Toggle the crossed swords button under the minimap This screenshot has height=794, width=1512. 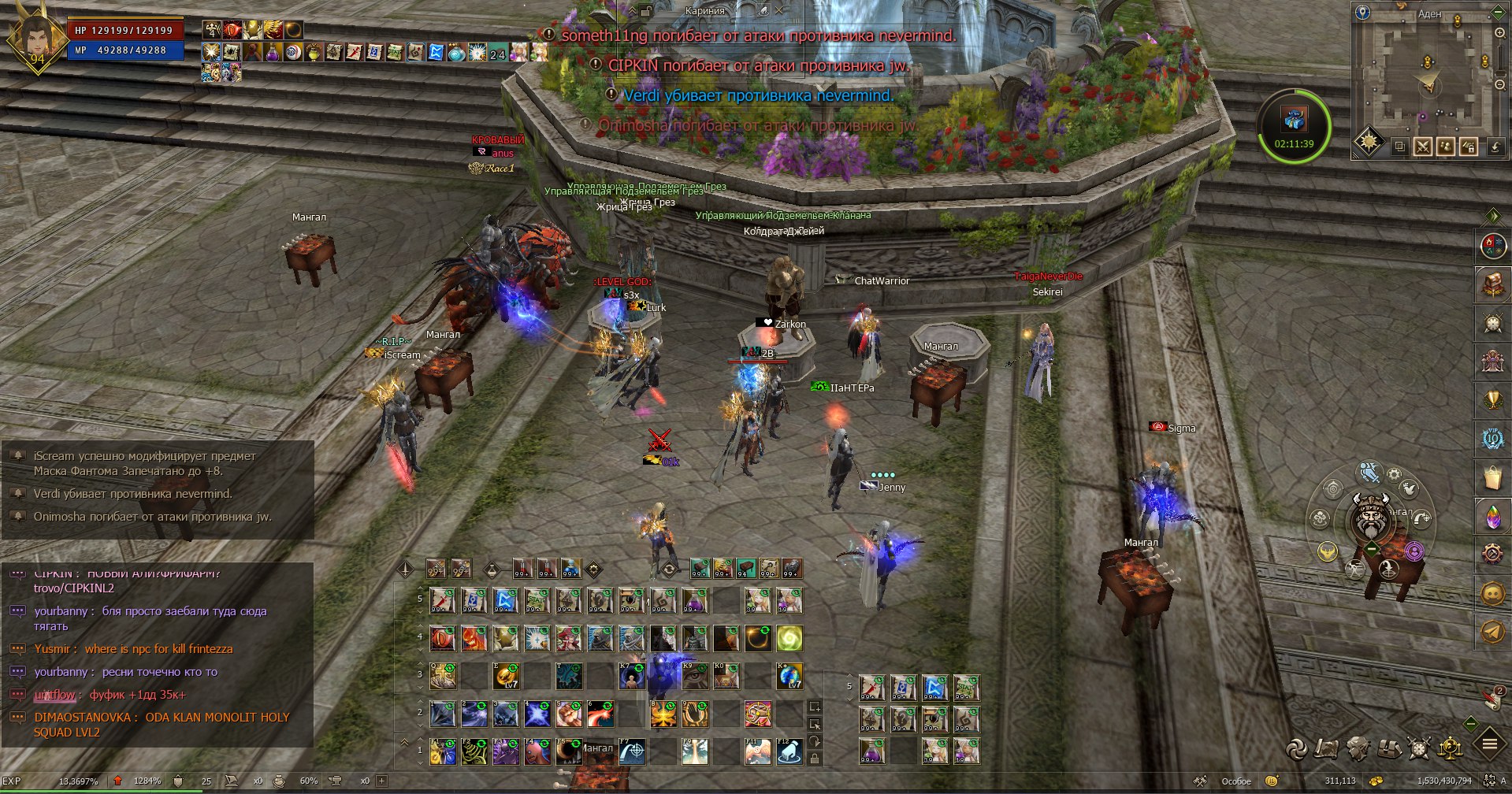coord(1423,147)
